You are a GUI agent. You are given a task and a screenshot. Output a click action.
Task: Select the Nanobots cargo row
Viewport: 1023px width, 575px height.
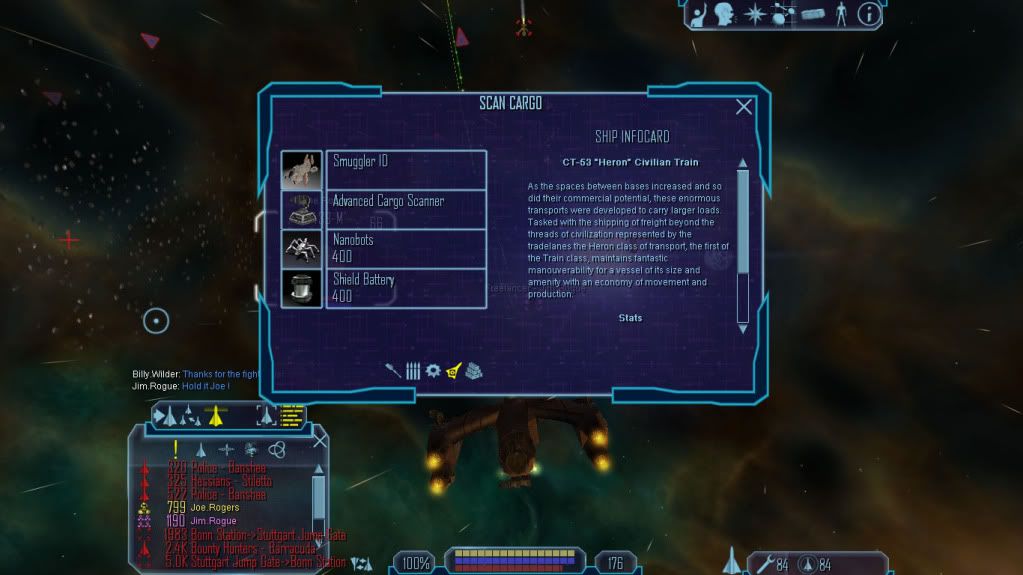406,248
